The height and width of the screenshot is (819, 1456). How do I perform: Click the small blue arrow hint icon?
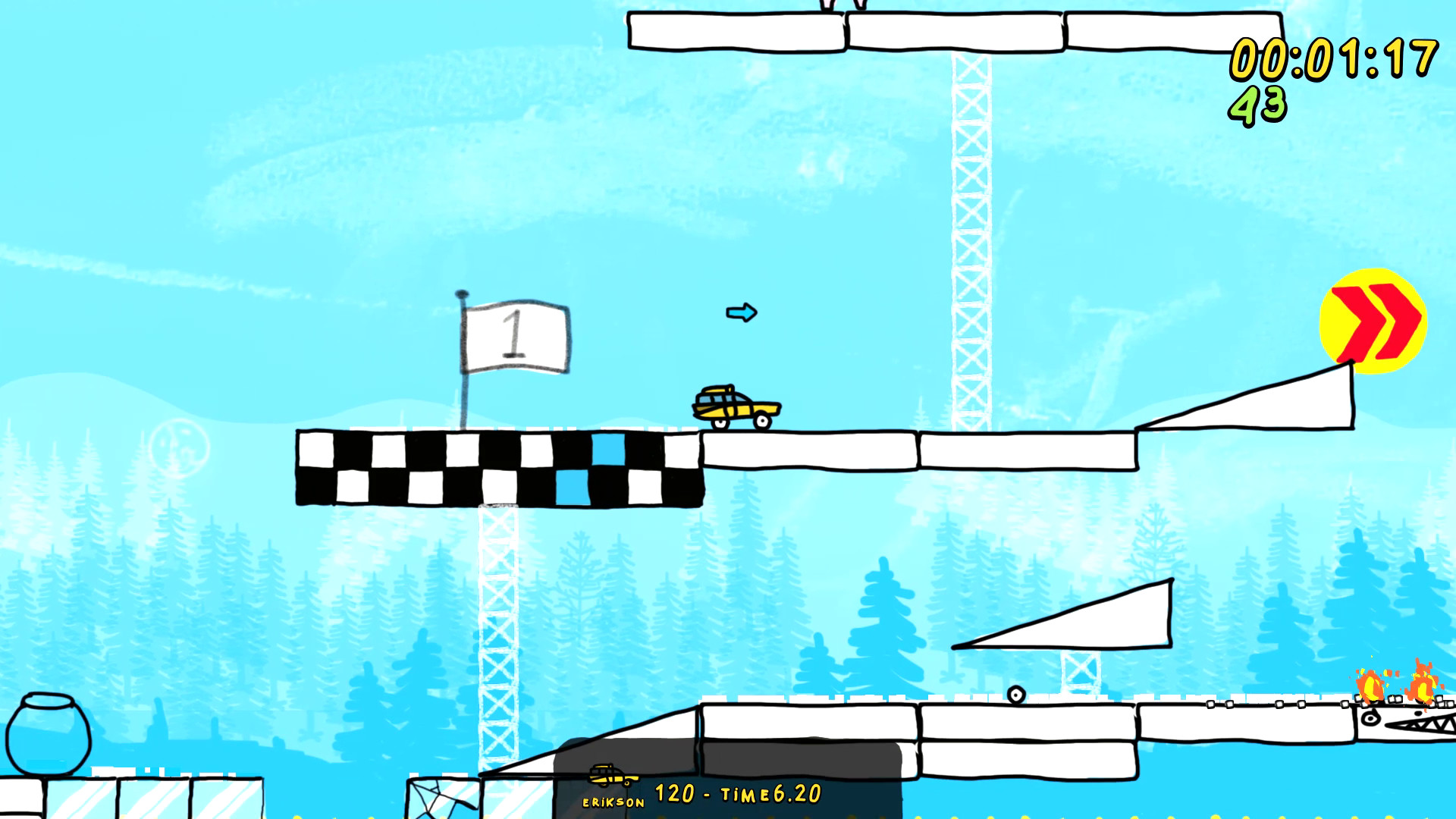coord(741,312)
